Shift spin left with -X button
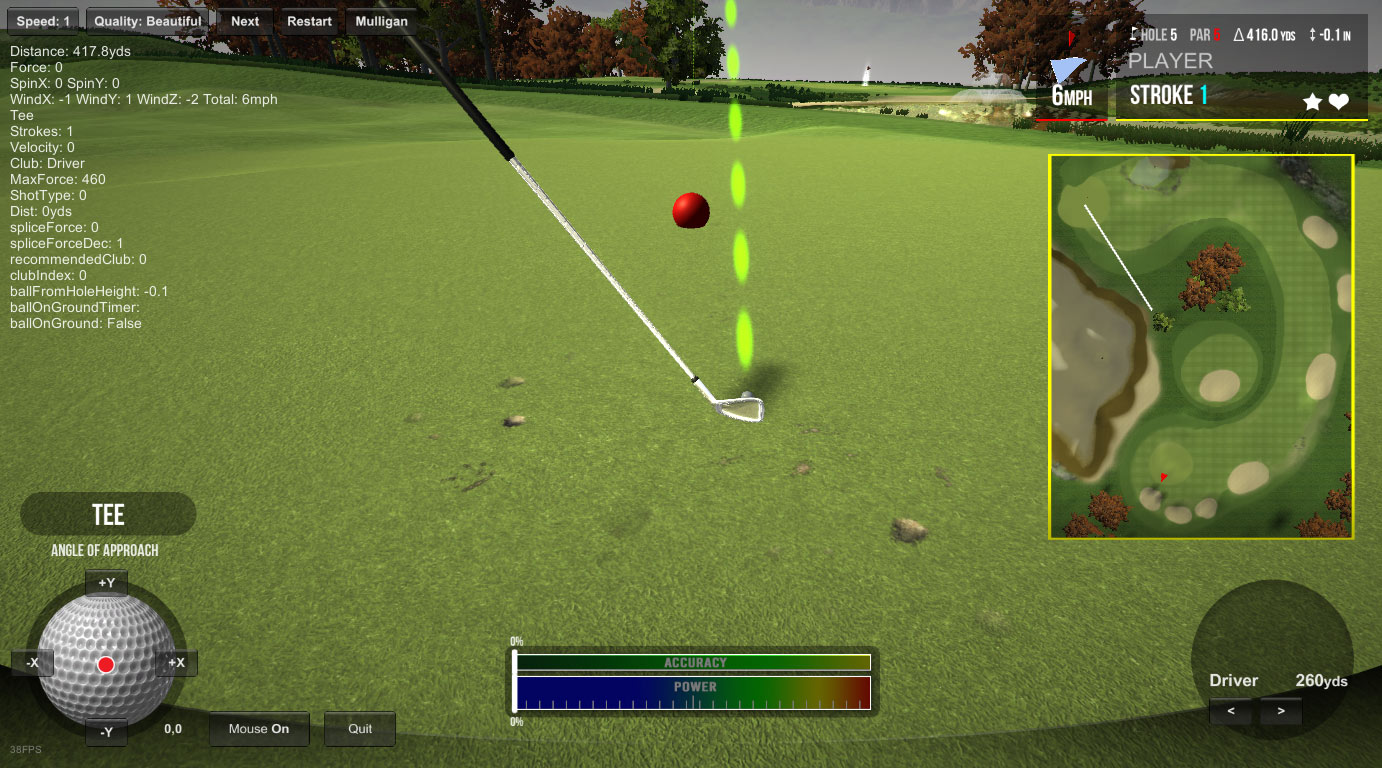This screenshot has height=768, width=1382. click(33, 662)
